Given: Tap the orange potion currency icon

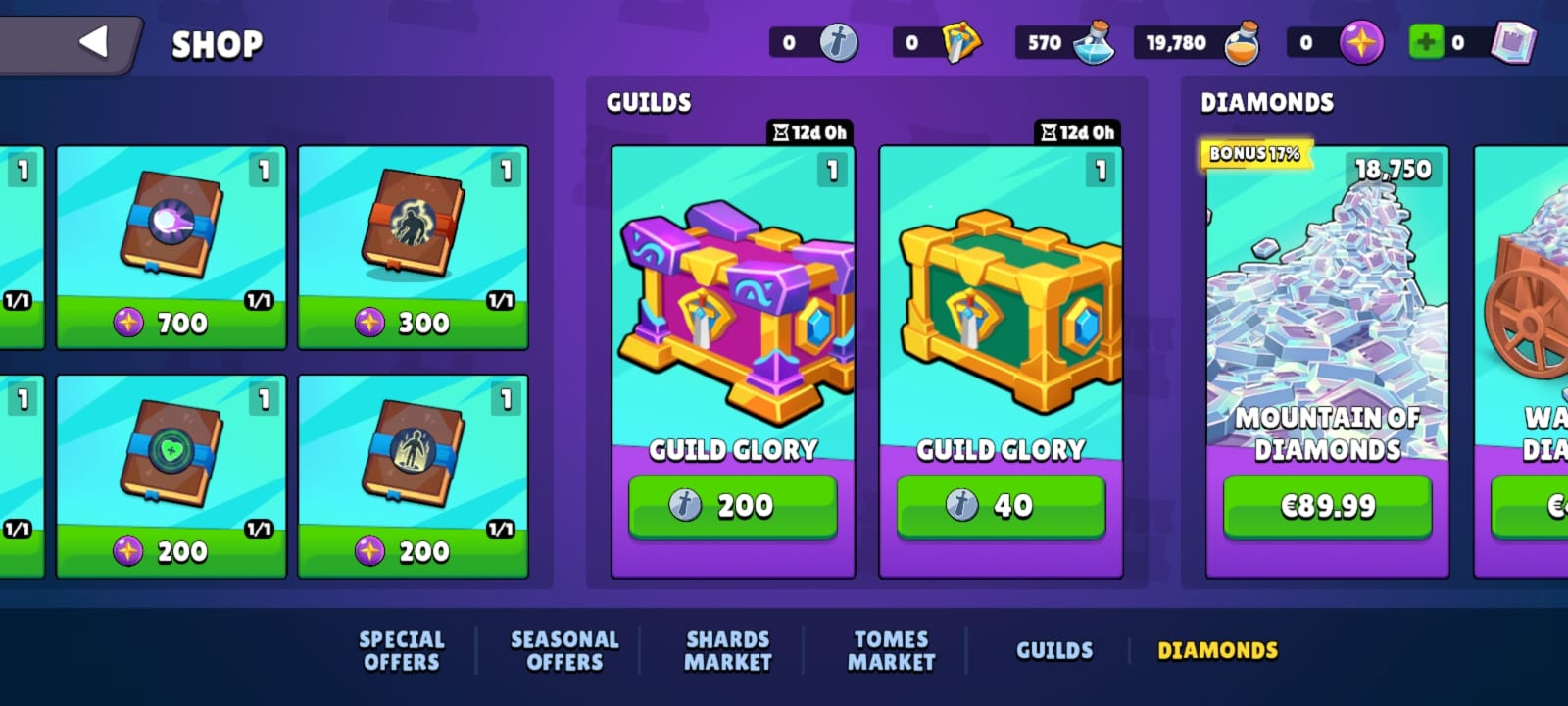Looking at the screenshot, I should (1243, 43).
